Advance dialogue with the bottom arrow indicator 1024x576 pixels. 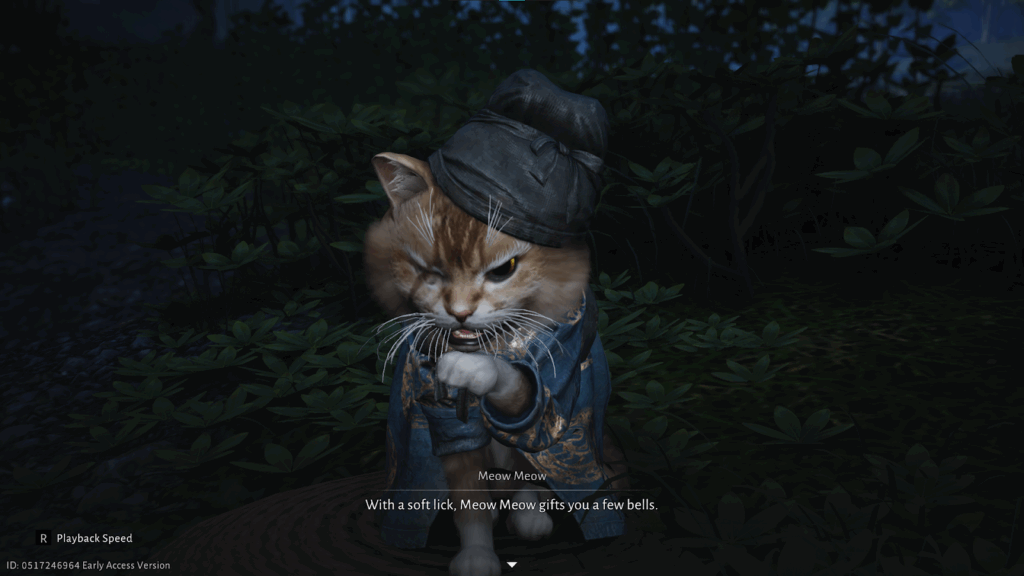pyautogui.click(x=512, y=565)
